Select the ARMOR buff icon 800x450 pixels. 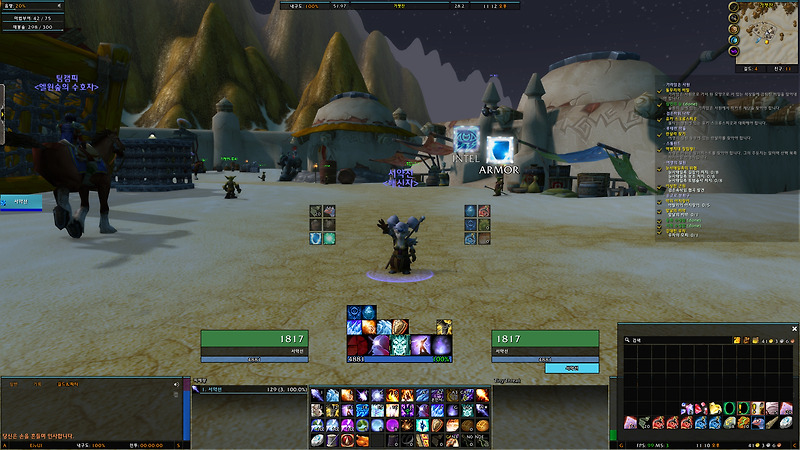(498, 148)
